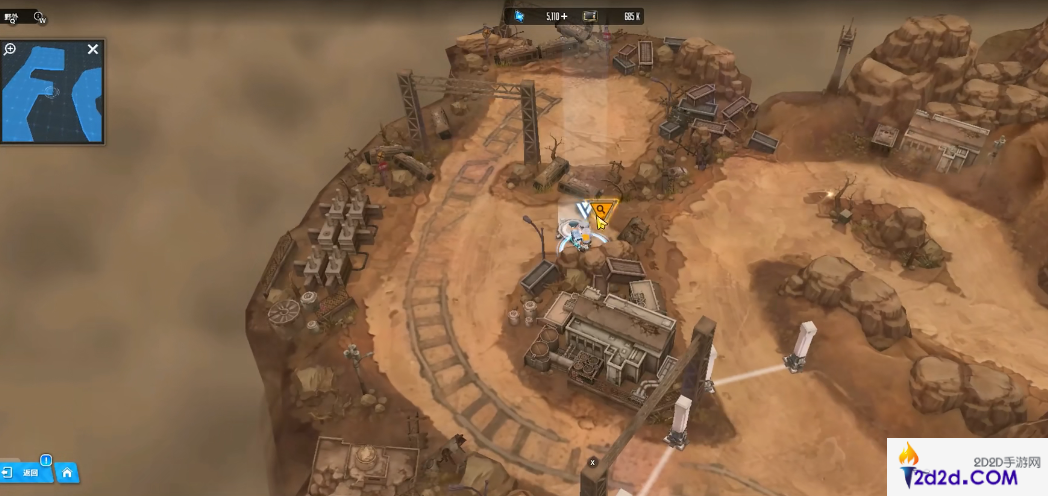This screenshot has width=1048, height=496.
Task: Click the info icon beside 野外
Action: click(40, 17)
